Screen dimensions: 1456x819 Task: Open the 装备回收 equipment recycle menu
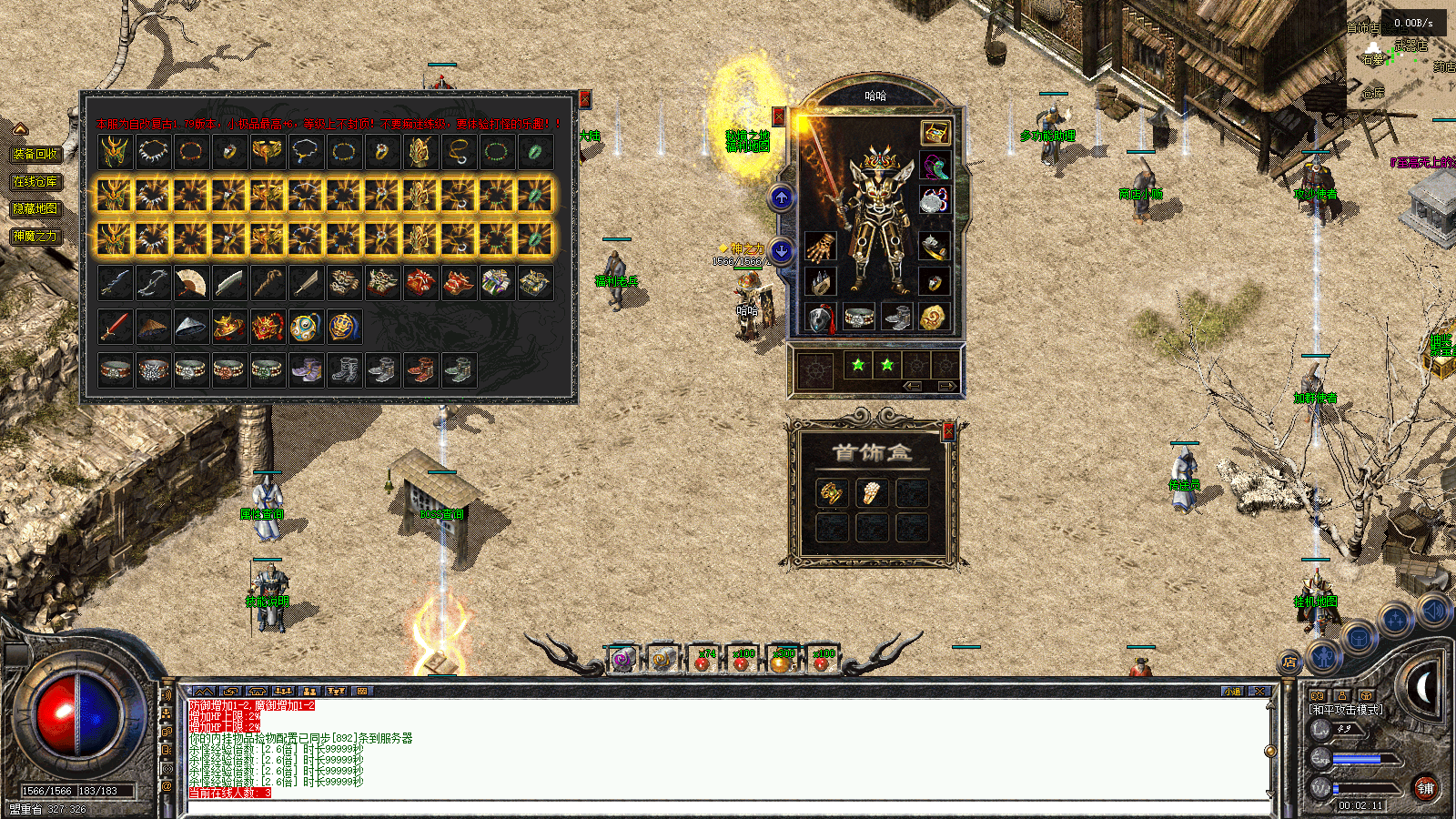[36, 154]
